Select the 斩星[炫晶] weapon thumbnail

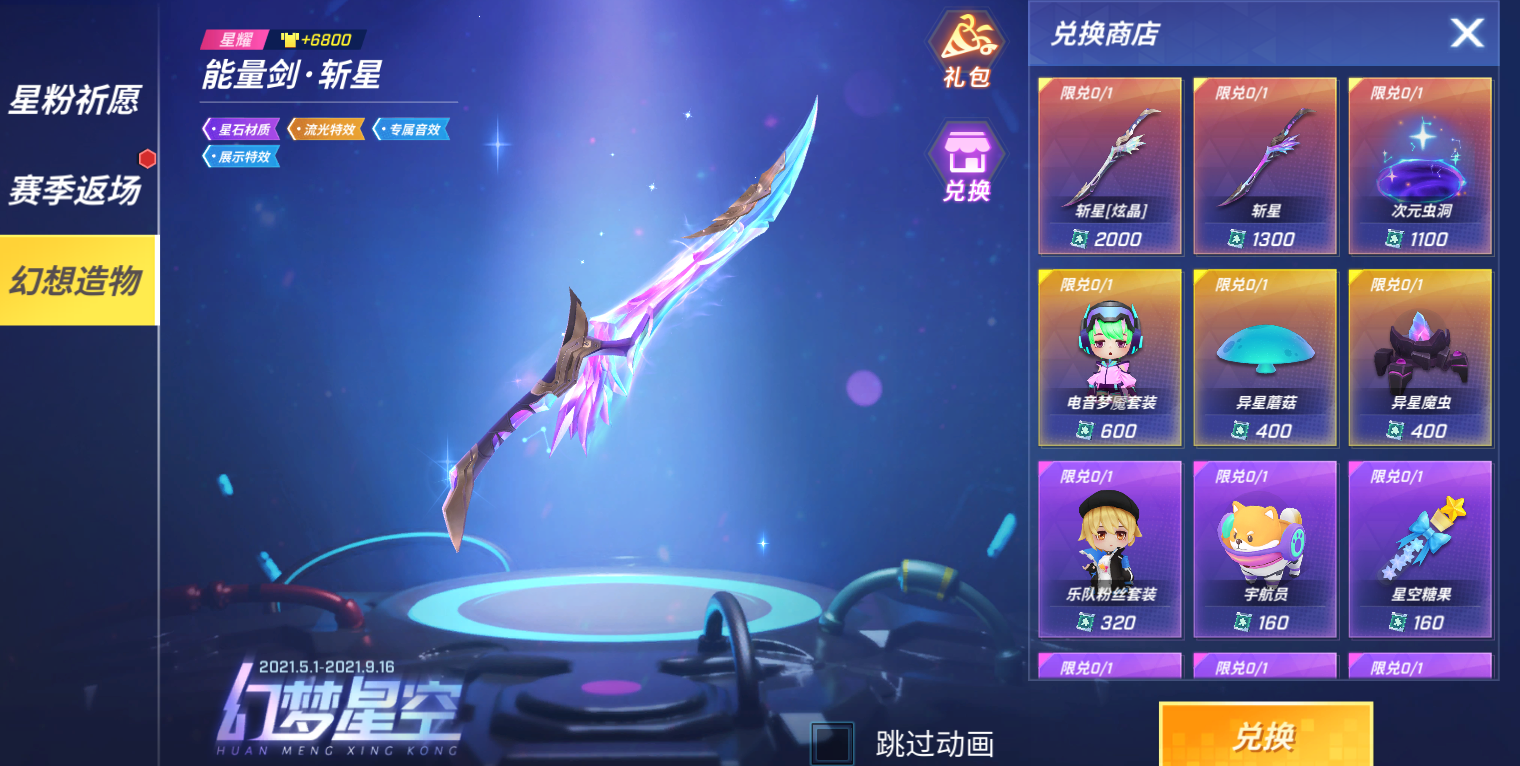click(1110, 165)
